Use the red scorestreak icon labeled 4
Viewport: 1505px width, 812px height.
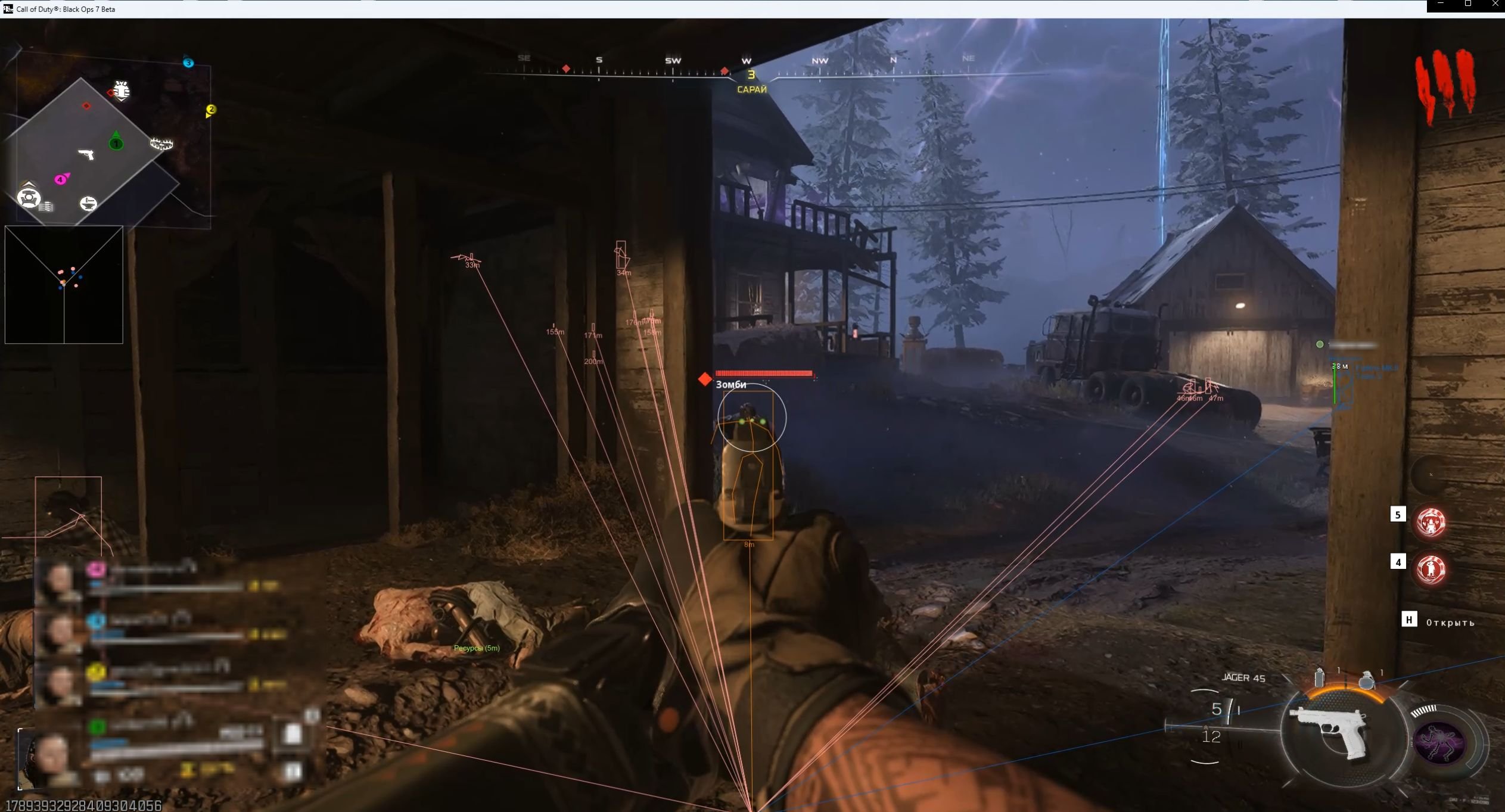[1431, 570]
